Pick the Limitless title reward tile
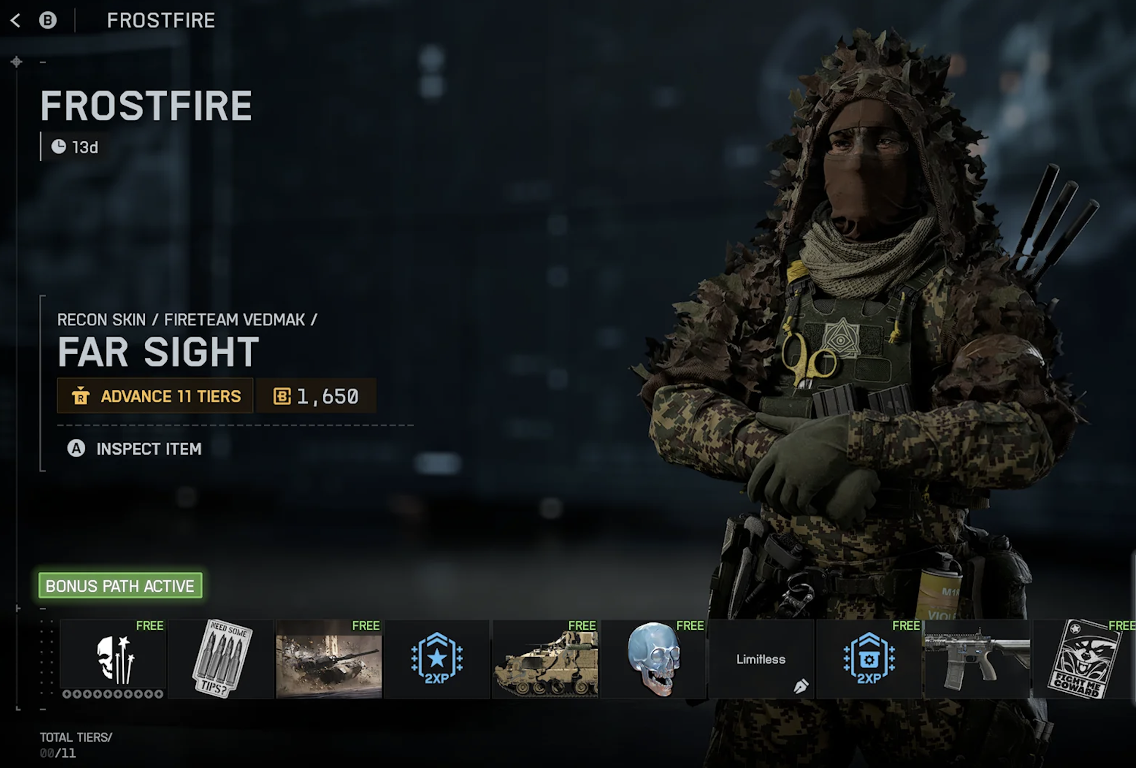The image size is (1136, 768). click(x=761, y=659)
